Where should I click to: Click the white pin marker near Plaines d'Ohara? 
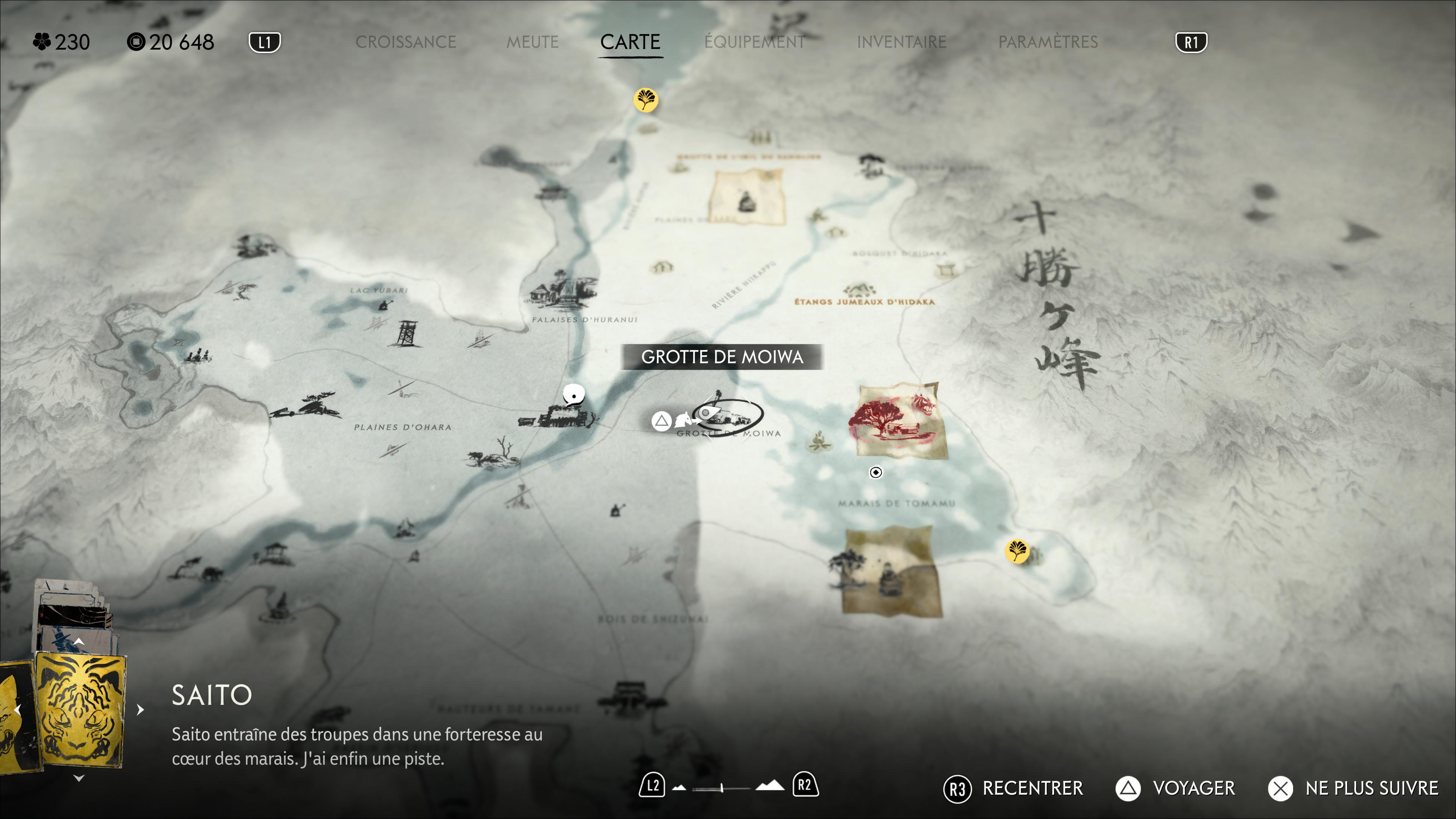click(574, 394)
